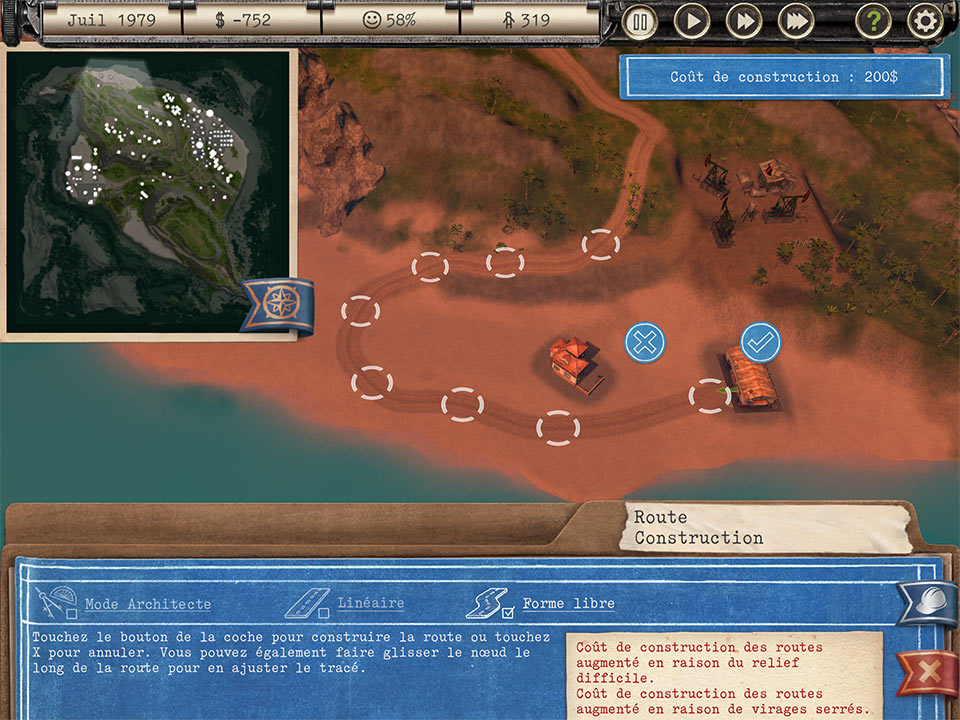
Task: Pause the game simulation
Action: pos(639,20)
